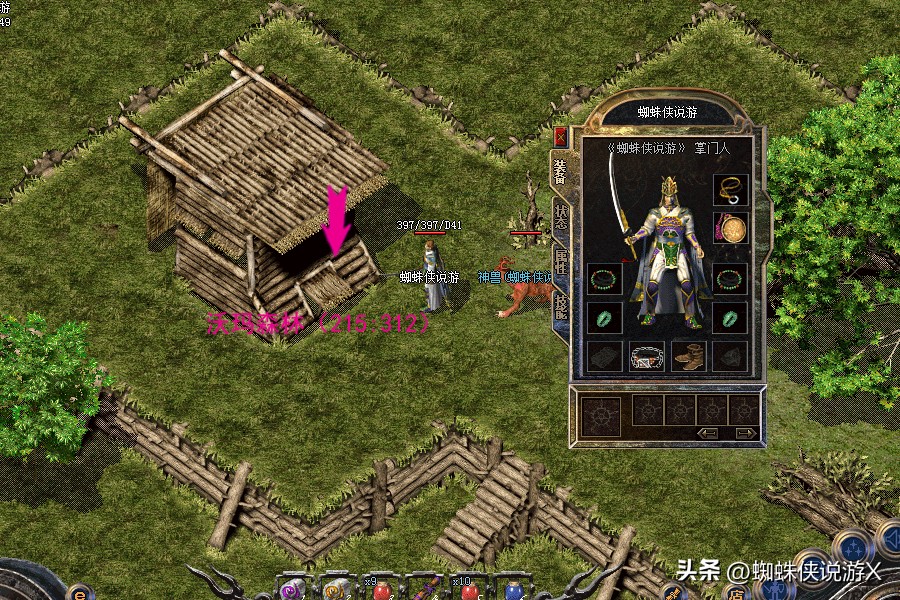Screen dimensions: 900x600
Task: Choose the equipped silver belt slot
Action: (x=647, y=356)
